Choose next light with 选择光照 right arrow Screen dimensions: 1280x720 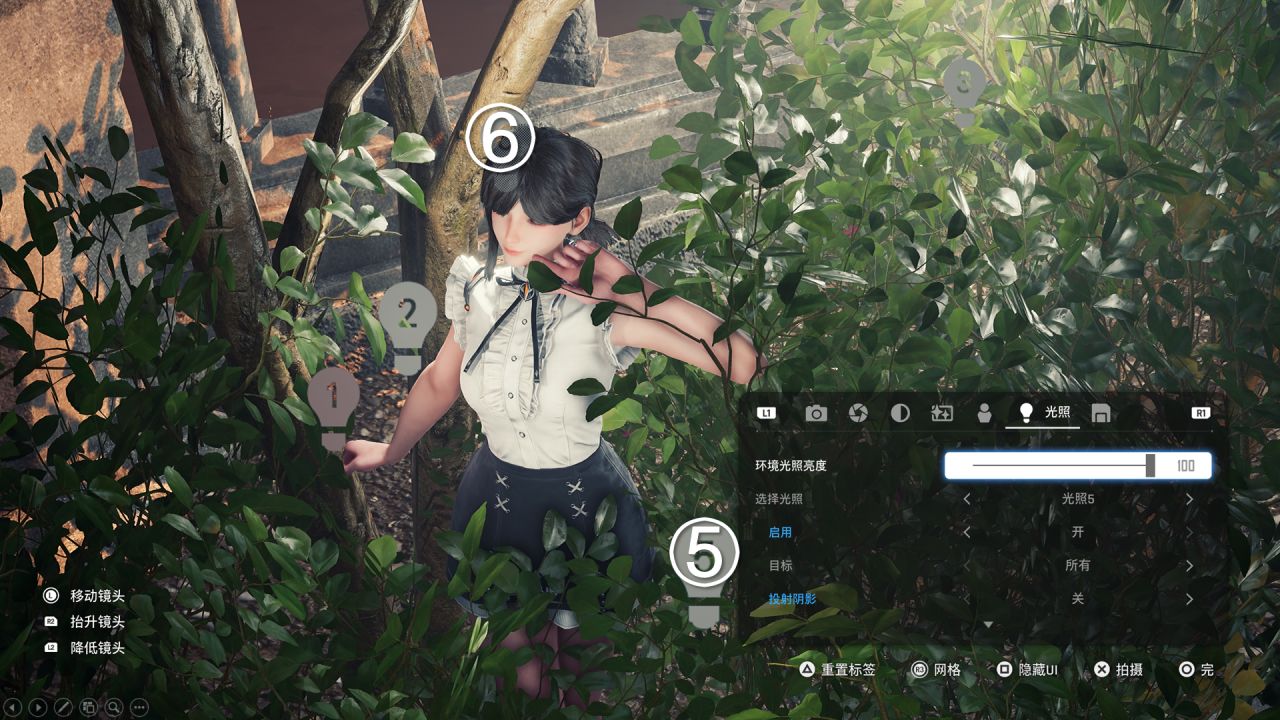click(x=1189, y=499)
